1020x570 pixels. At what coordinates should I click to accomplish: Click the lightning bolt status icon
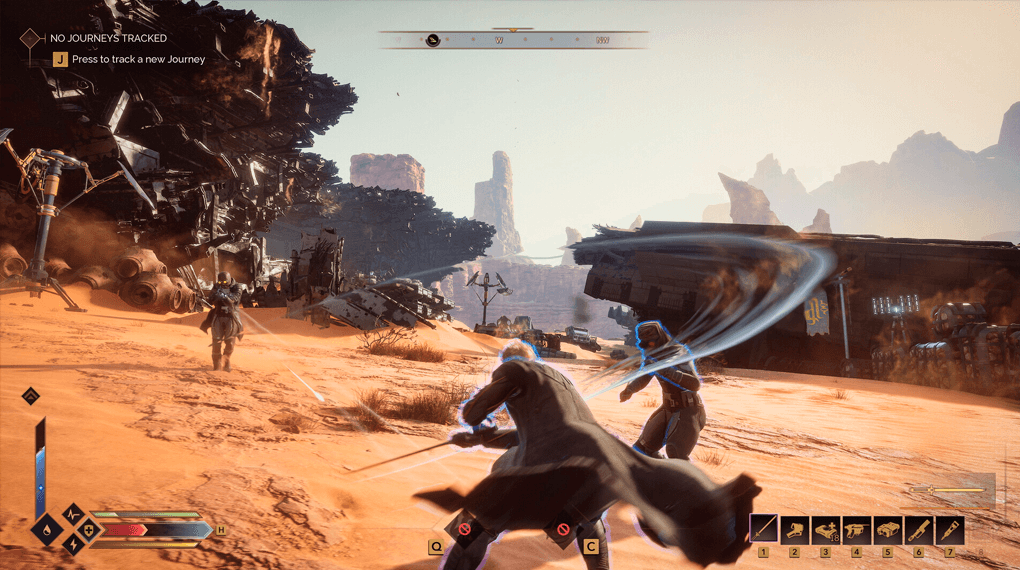coord(74,544)
